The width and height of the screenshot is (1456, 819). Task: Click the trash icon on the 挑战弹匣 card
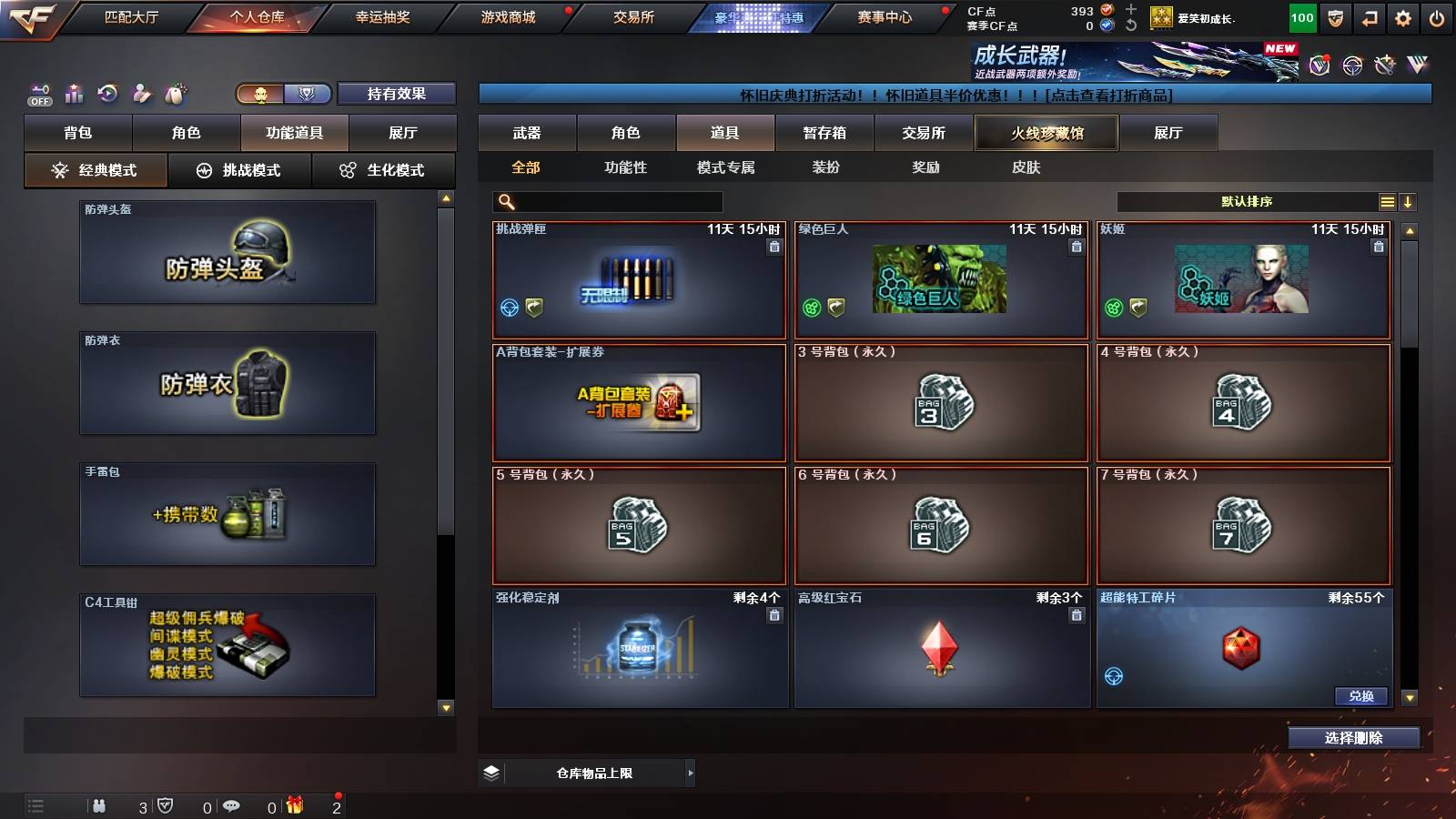(775, 248)
